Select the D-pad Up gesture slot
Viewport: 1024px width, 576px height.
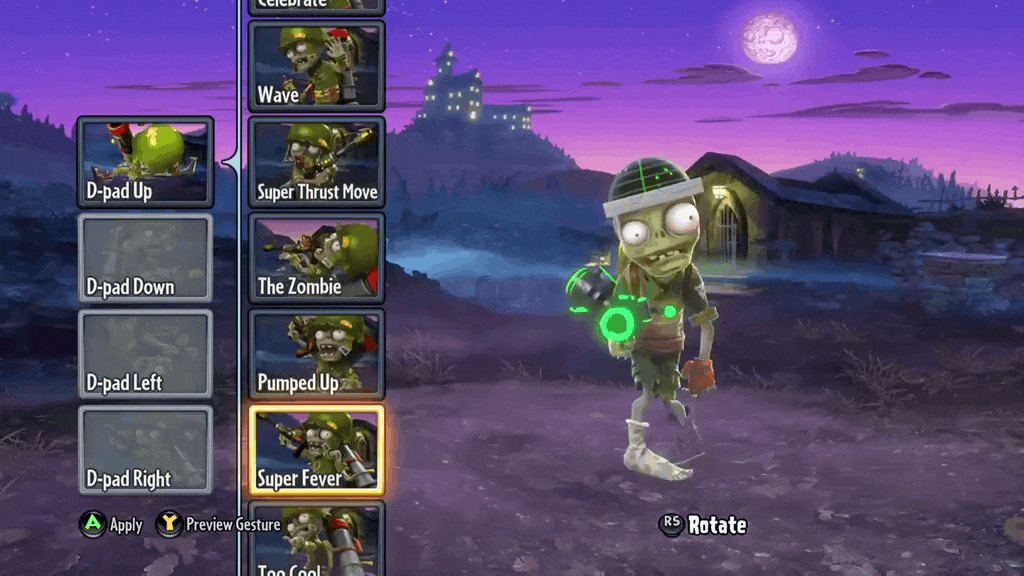[x=145, y=162]
